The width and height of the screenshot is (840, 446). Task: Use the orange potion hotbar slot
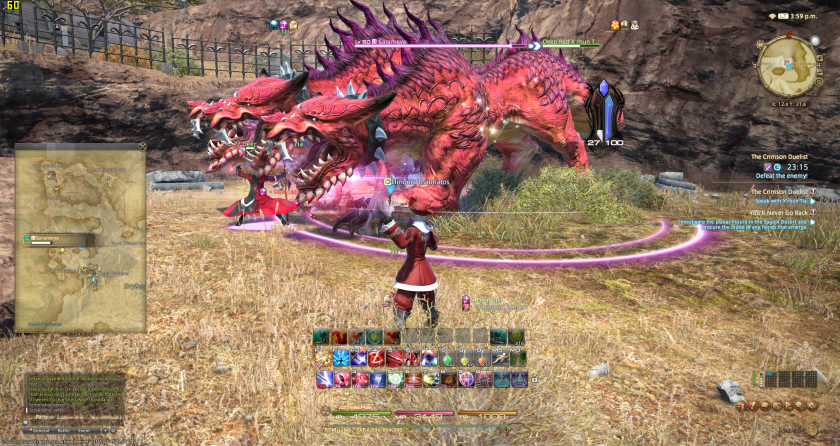click(482, 359)
